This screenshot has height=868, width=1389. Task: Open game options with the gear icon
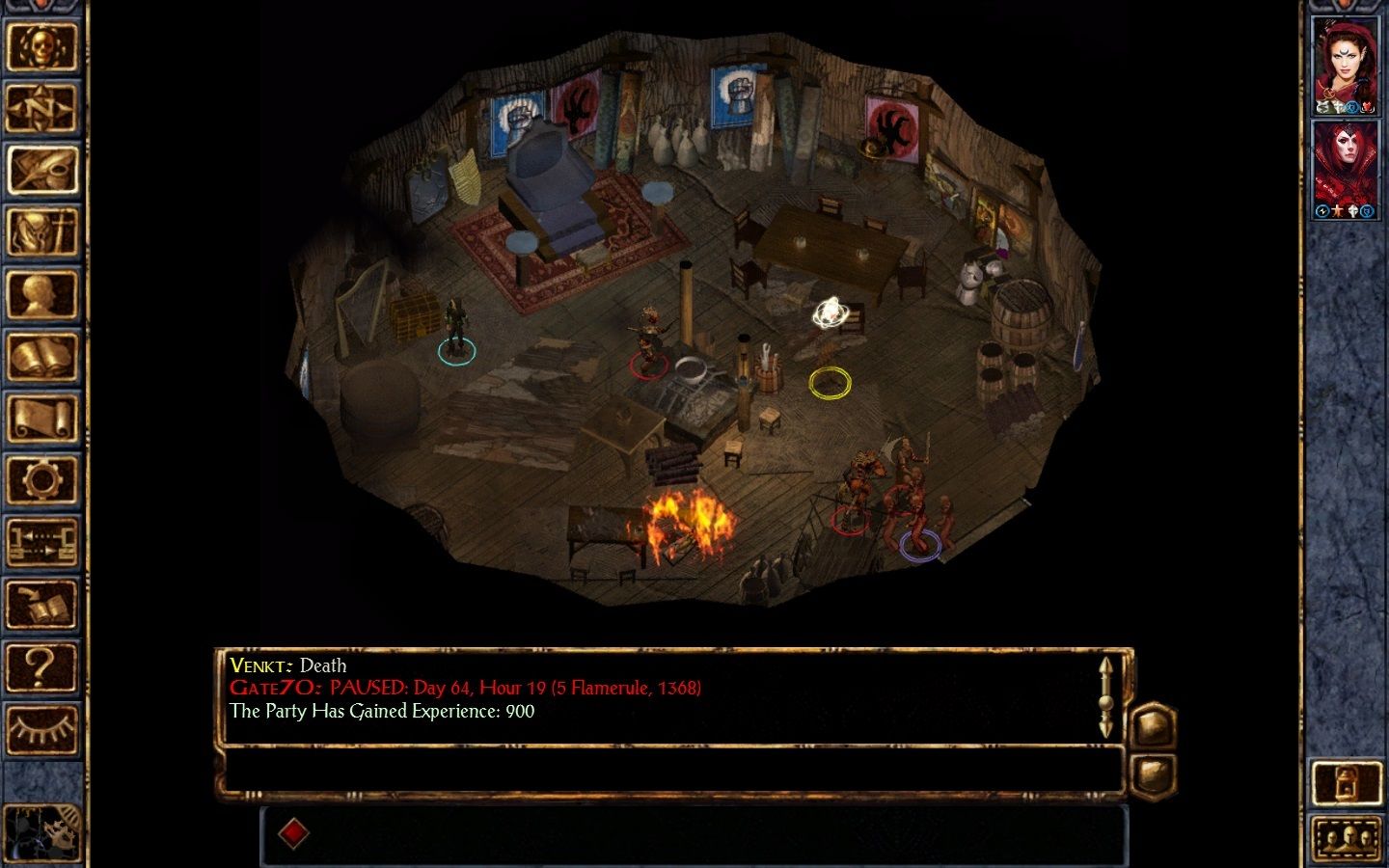[x=41, y=480]
